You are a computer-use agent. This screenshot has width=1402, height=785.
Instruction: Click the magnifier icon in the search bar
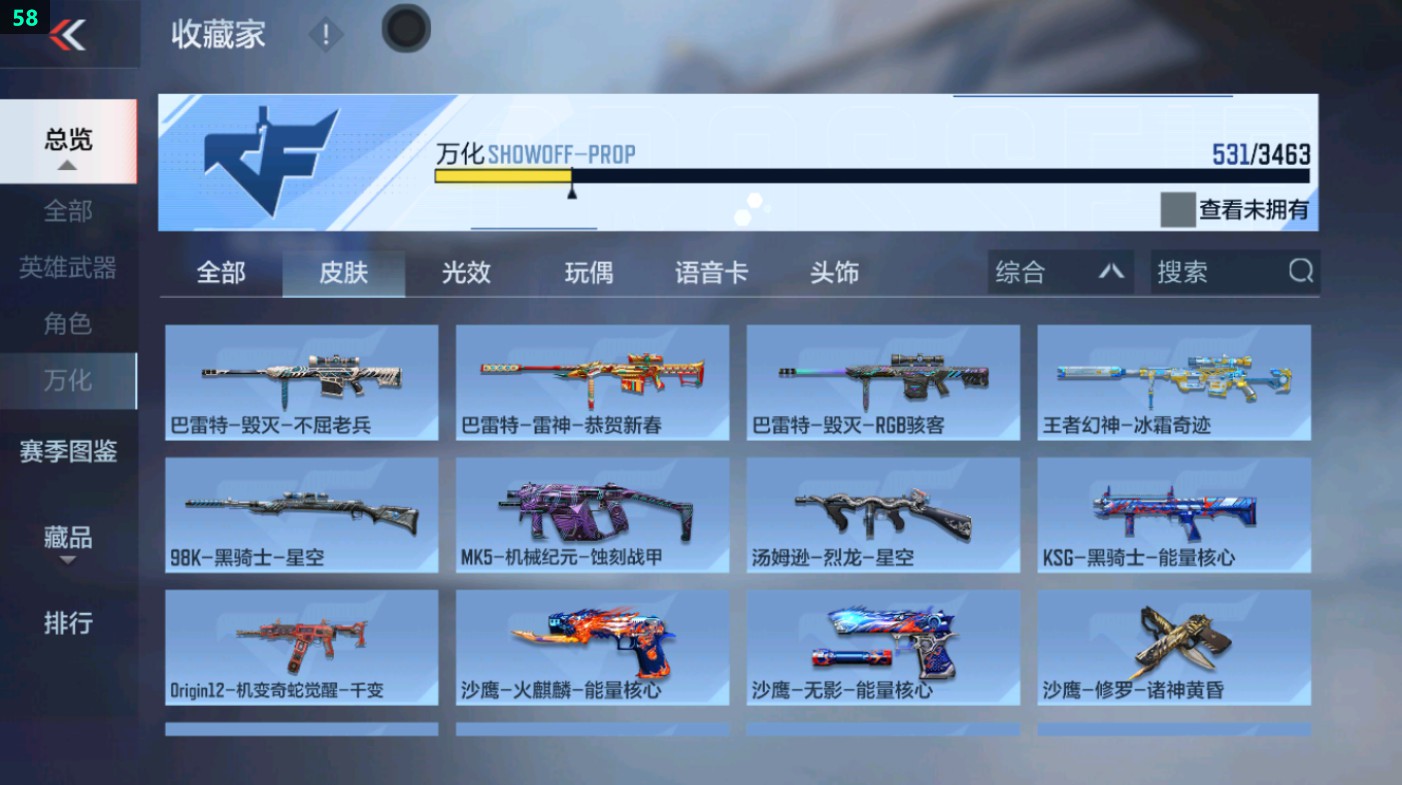(x=1298, y=271)
